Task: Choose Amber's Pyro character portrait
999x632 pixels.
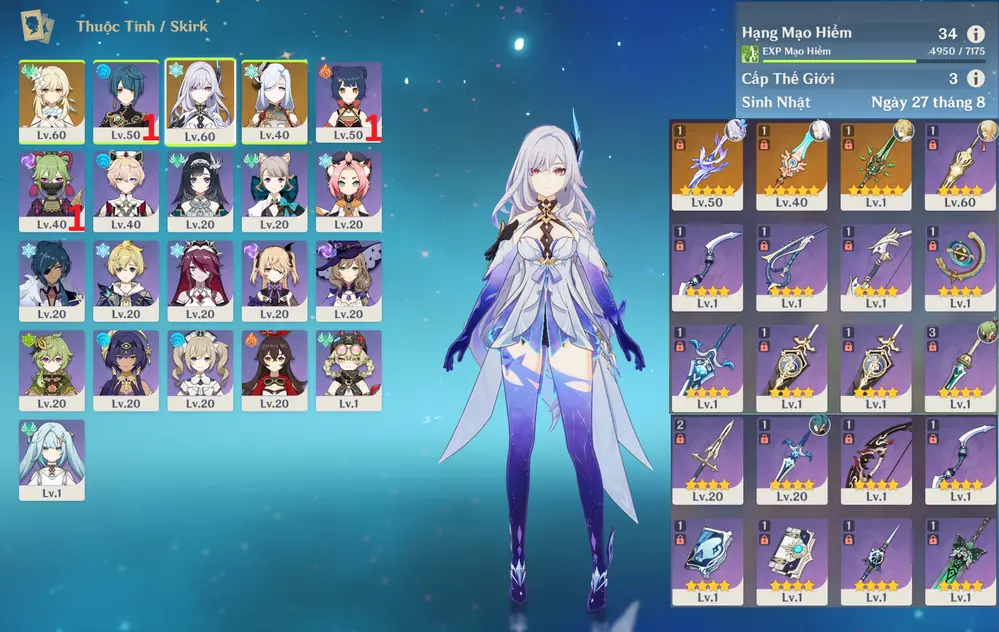Action: click(x=274, y=370)
